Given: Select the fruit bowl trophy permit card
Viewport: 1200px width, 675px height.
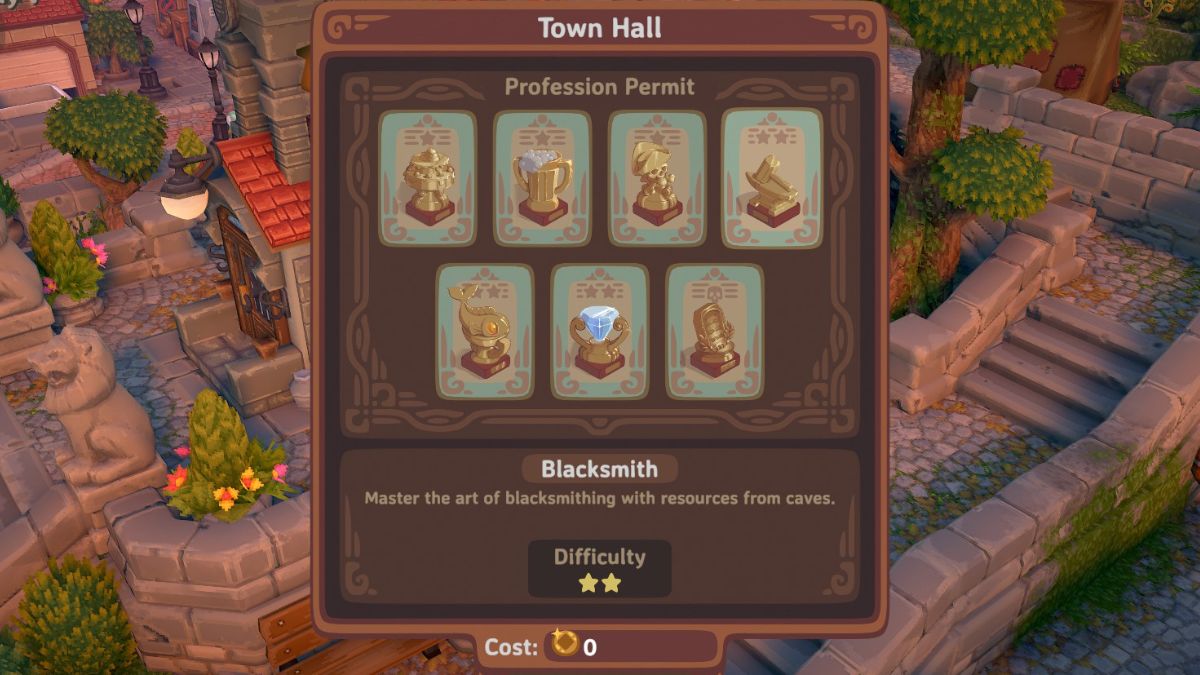Looking at the screenshot, I should click(428, 178).
